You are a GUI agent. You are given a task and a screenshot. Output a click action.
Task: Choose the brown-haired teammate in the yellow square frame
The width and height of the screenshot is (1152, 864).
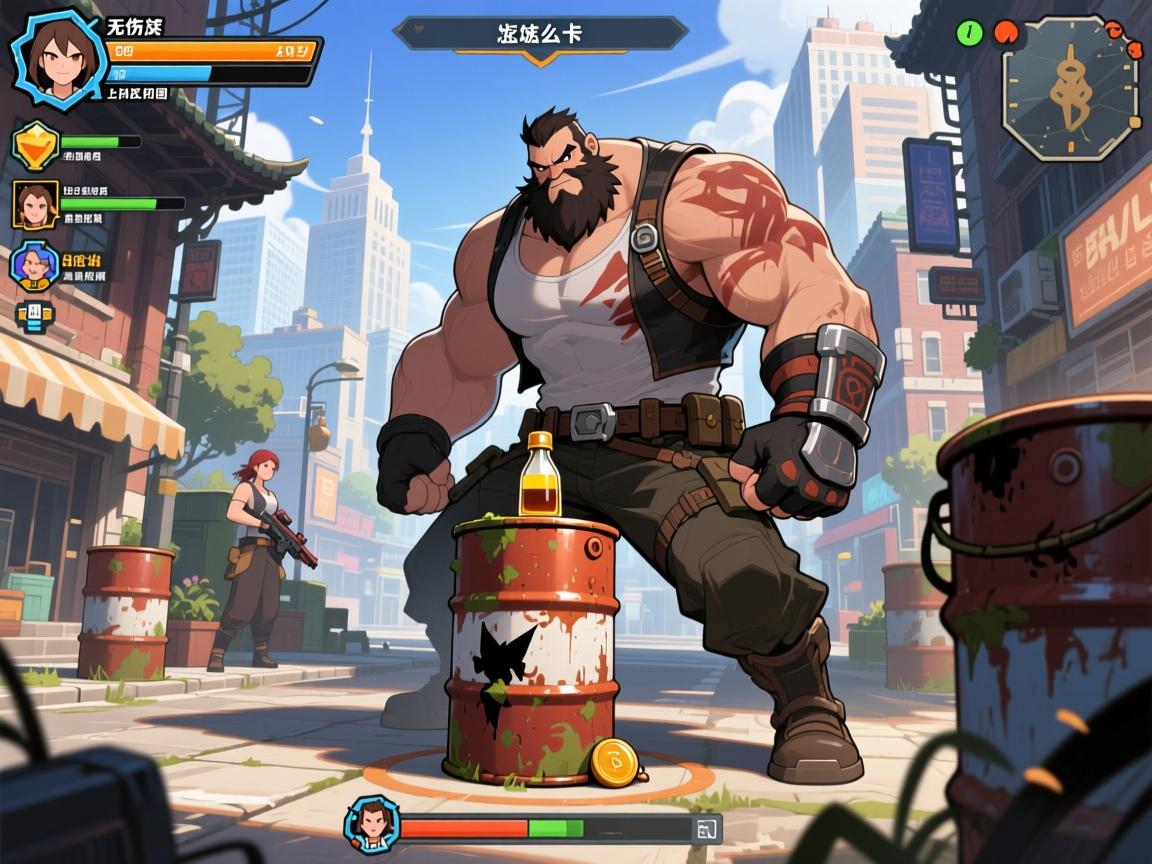coord(35,204)
